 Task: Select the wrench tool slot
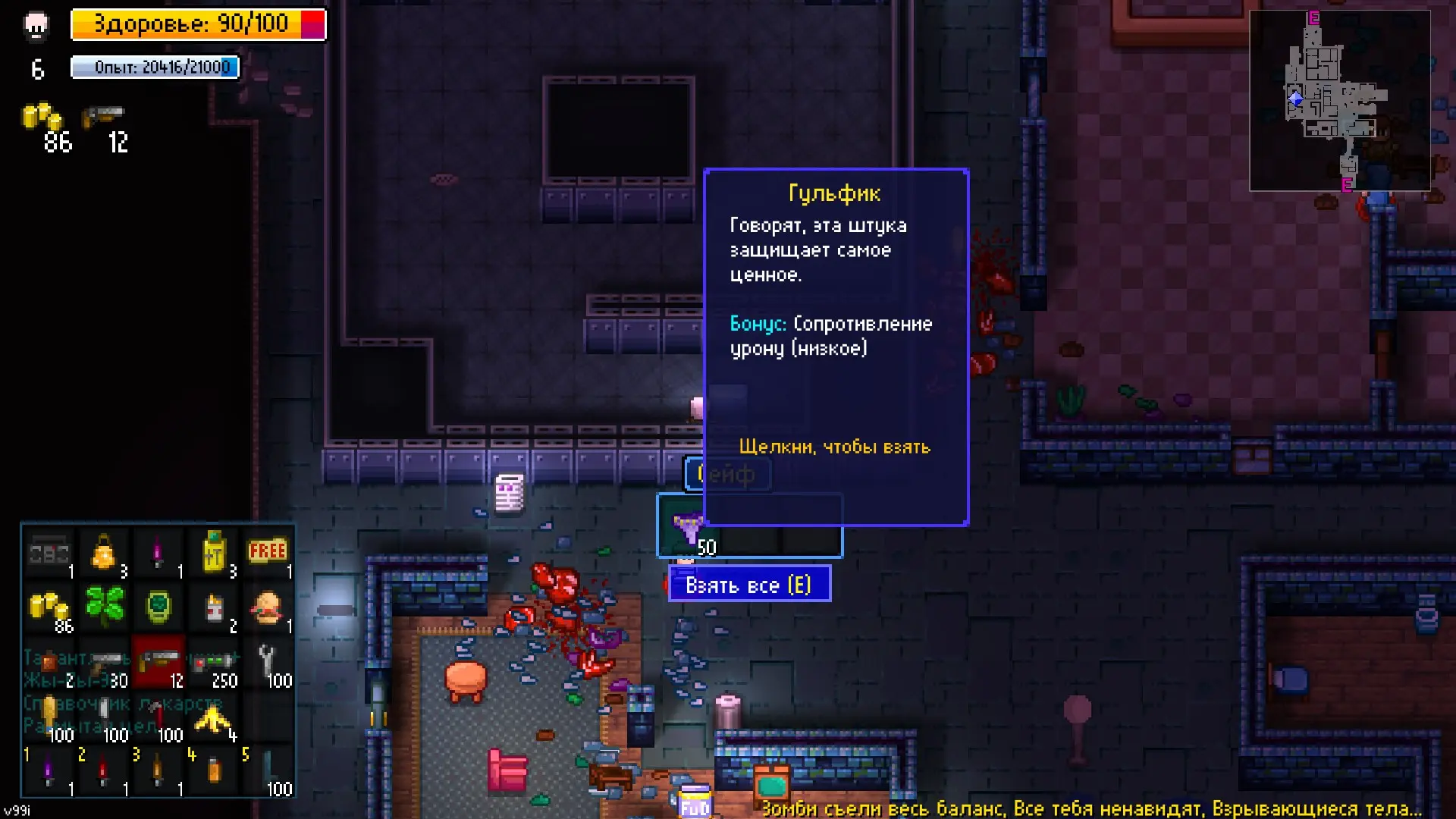(x=267, y=661)
